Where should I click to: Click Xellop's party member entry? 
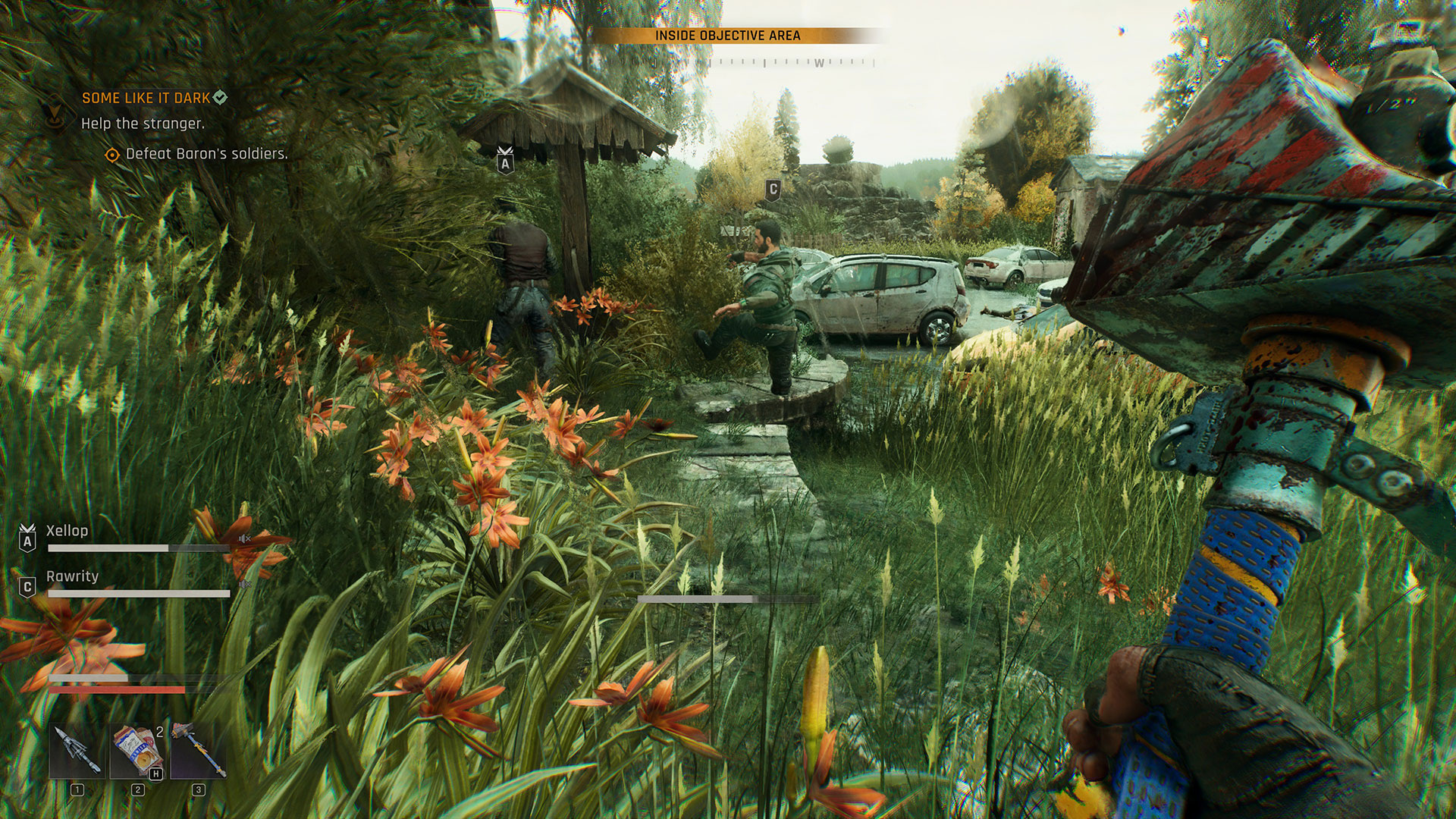[x=67, y=531]
